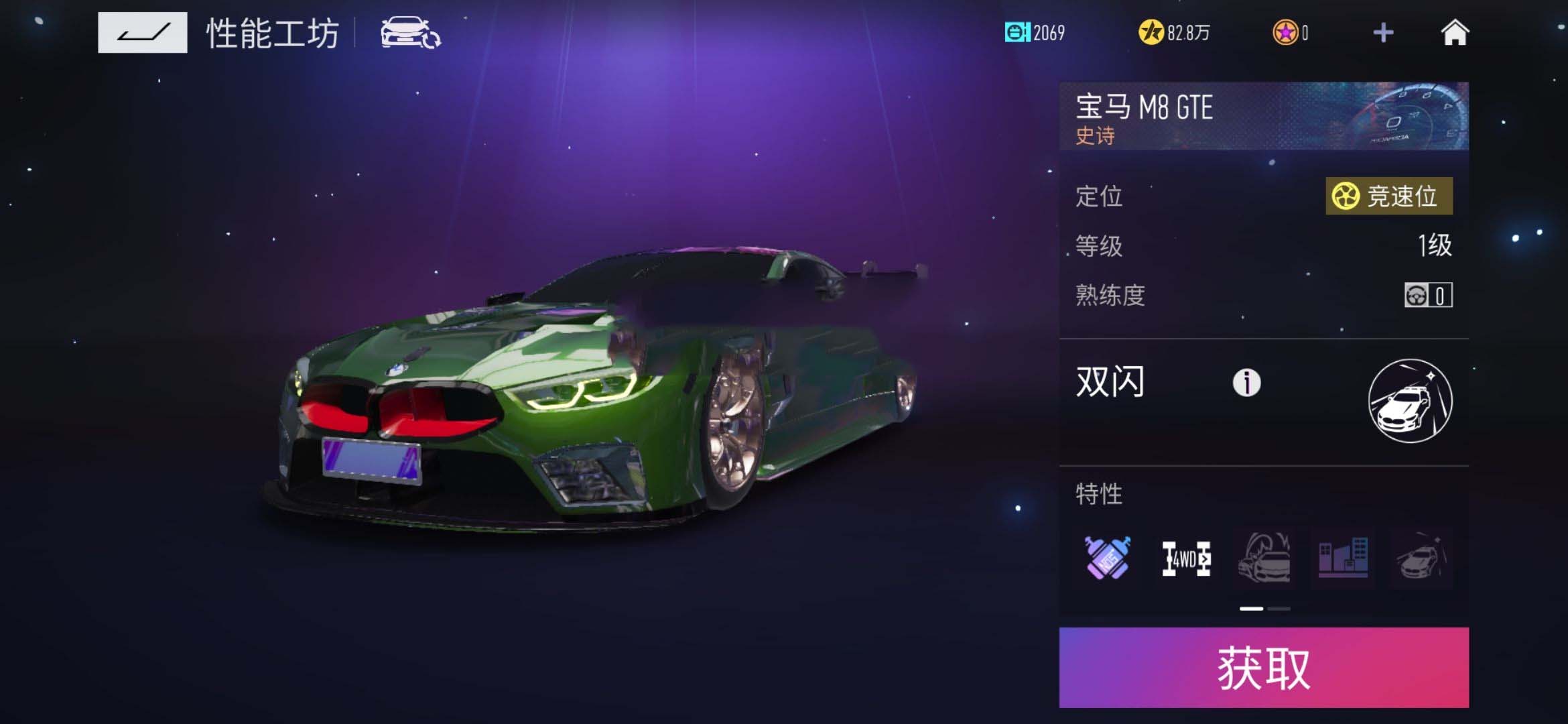Viewport: 1568px width, 724px height.
Task: Open the 宝马 M8 GTE title banner
Action: pyautogui.click(x=1263, y=116)
